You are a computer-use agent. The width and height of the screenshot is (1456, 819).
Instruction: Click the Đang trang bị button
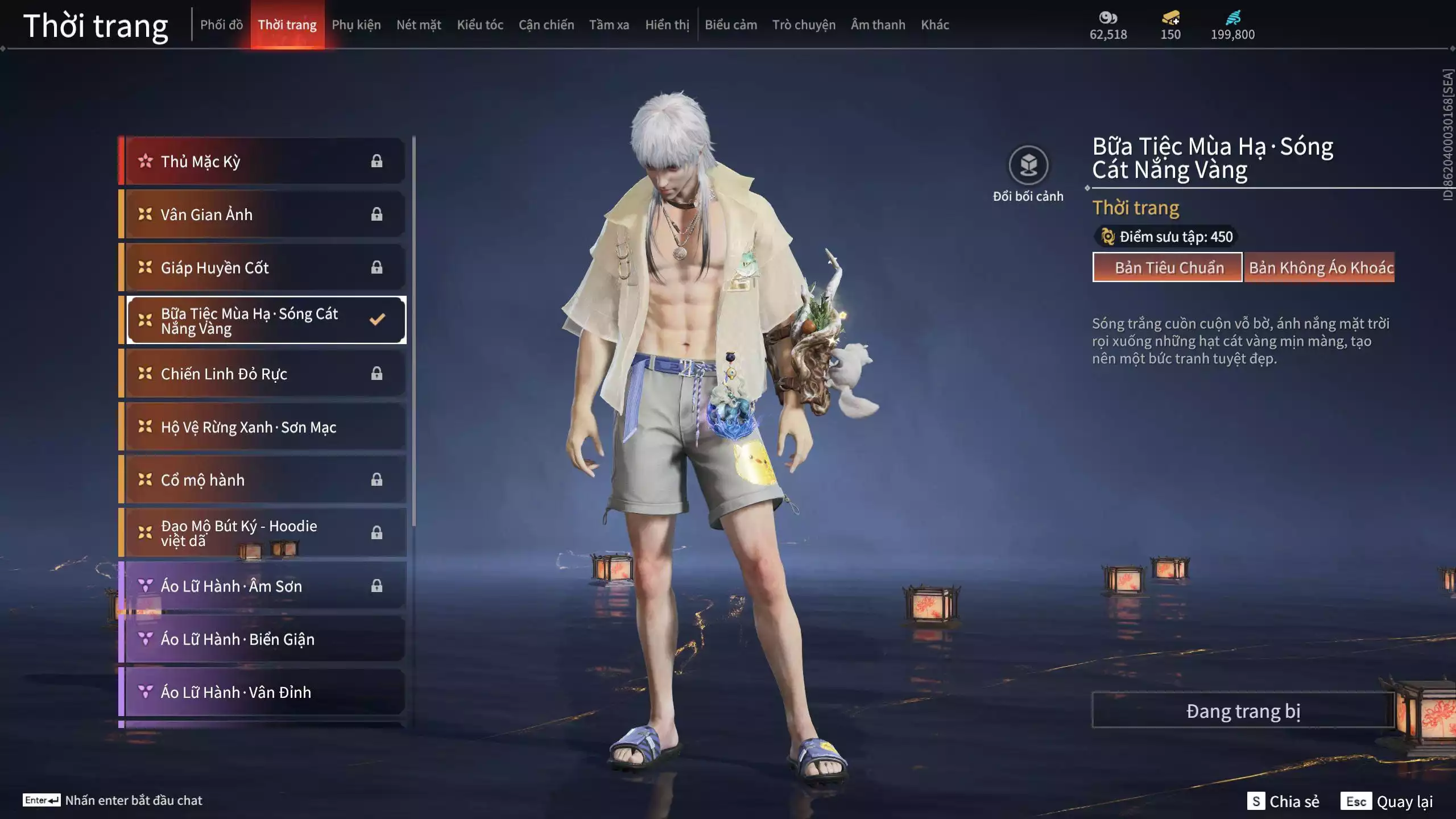pyautogui.click(x=1243, y=710)
